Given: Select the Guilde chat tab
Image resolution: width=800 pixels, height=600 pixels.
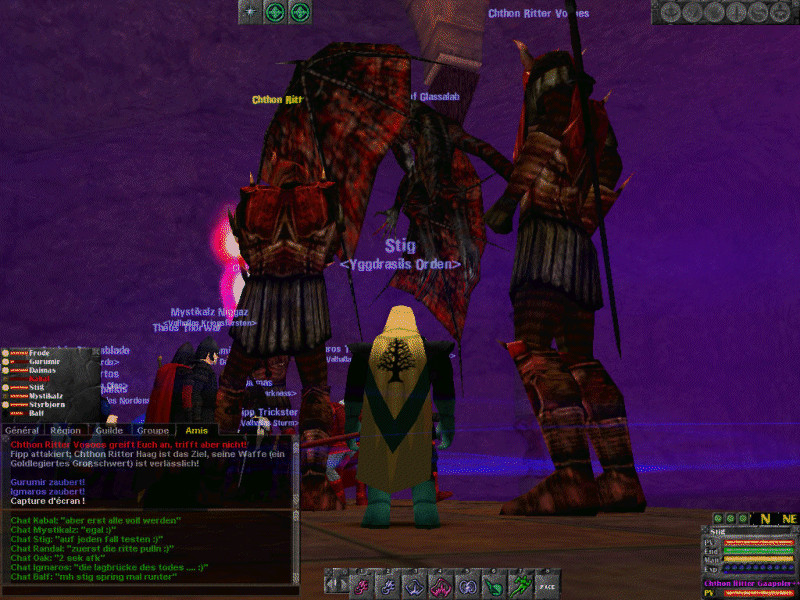Looking at the screenshot, I should [109, 430].
